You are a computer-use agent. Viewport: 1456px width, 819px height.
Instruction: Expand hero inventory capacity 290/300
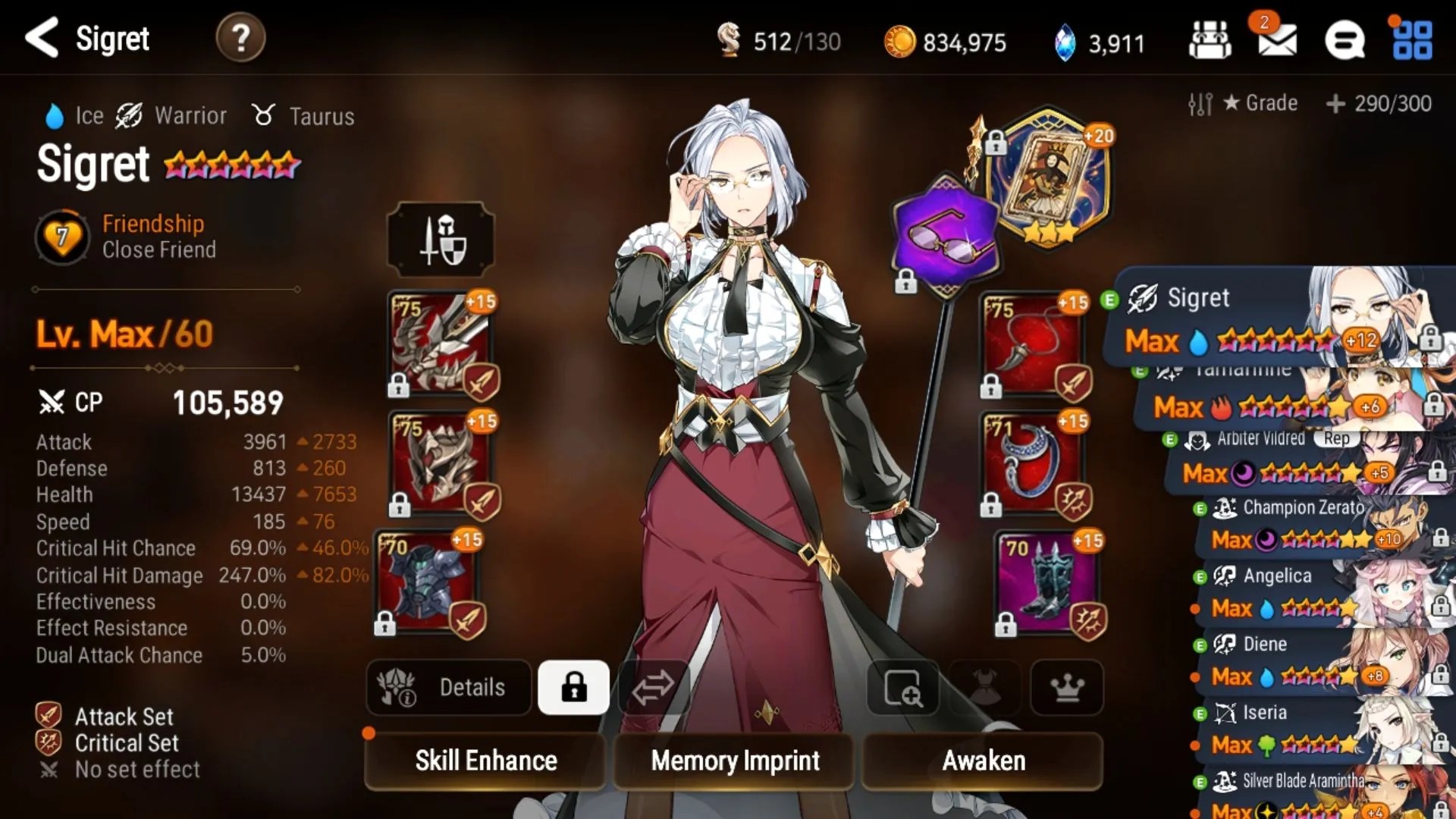point(1379,103)
